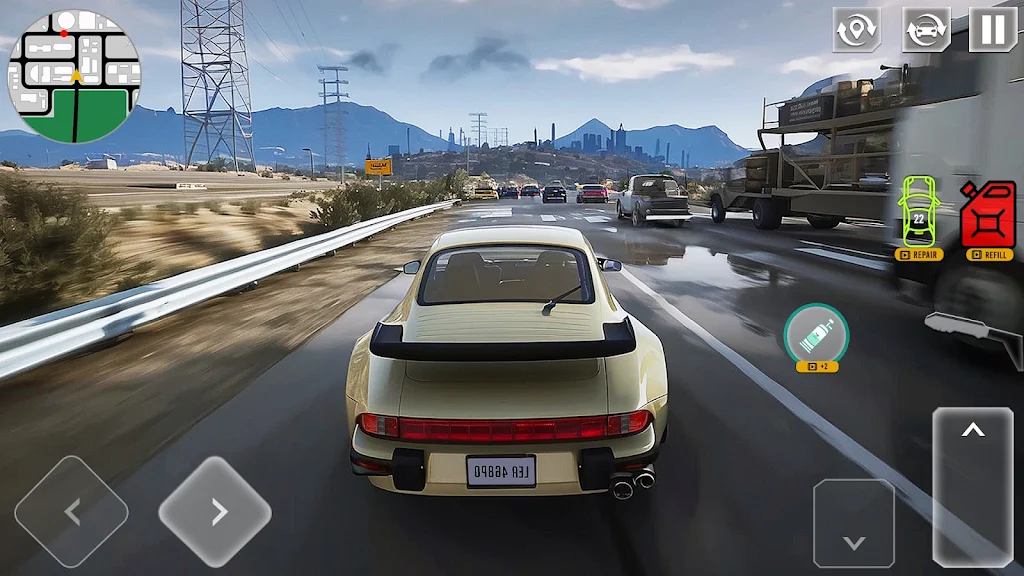
Task: Tap the accelerator up-arrow pedal
Action: point(972,486)
